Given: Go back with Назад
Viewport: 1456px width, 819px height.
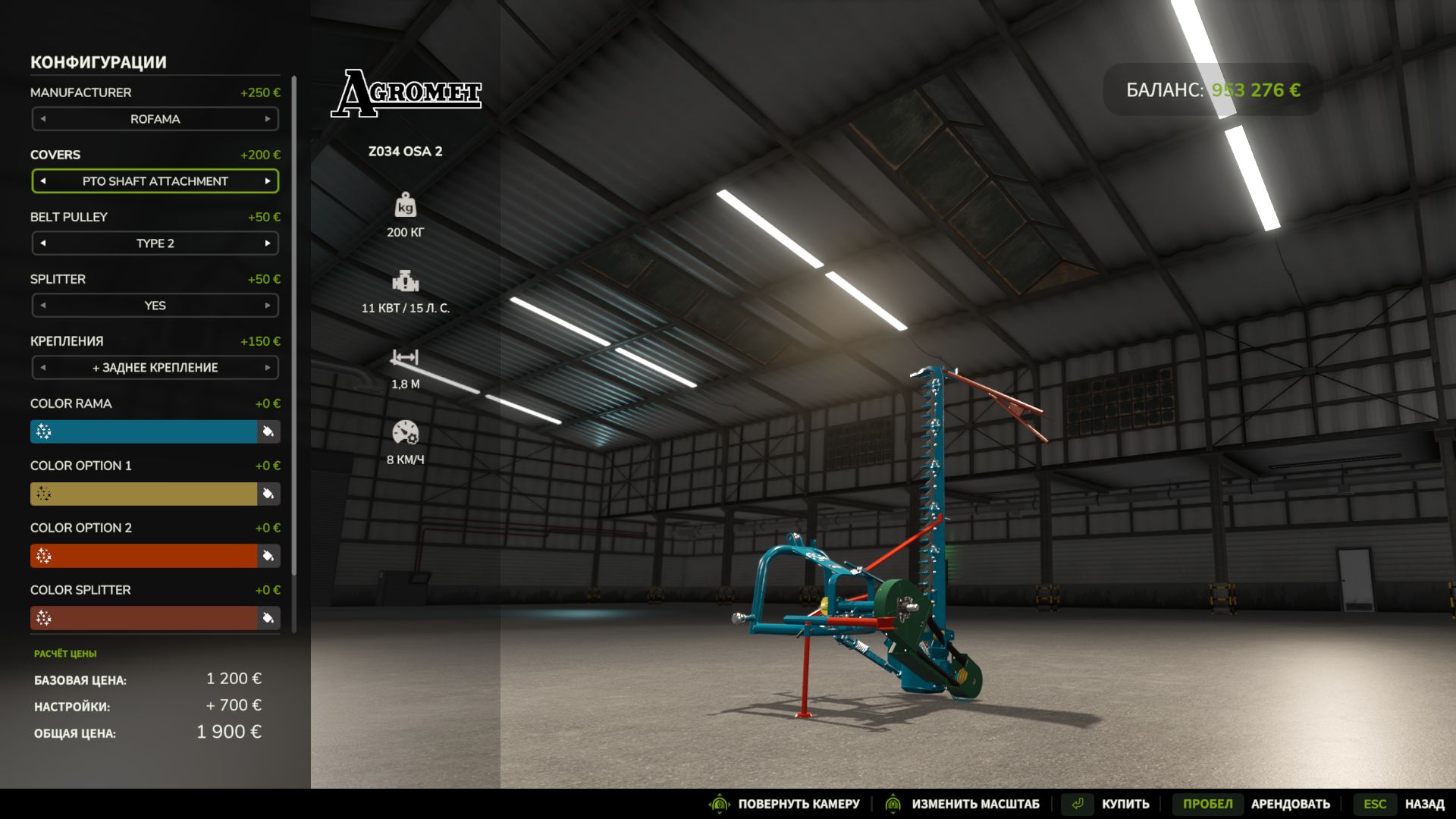Looking at the screenshot, I should [x=1424, y=804].
